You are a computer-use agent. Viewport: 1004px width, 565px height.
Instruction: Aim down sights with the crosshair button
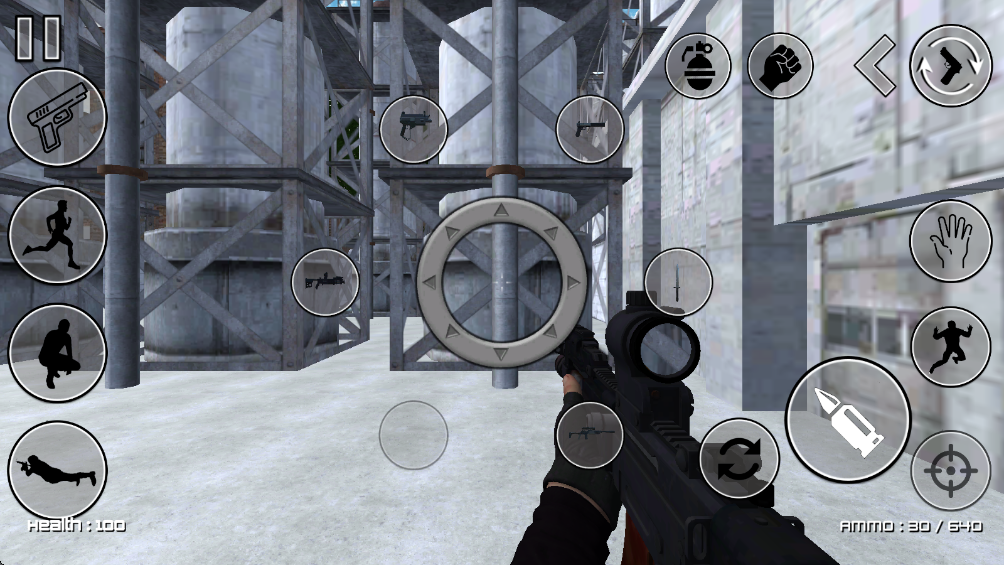950,470
